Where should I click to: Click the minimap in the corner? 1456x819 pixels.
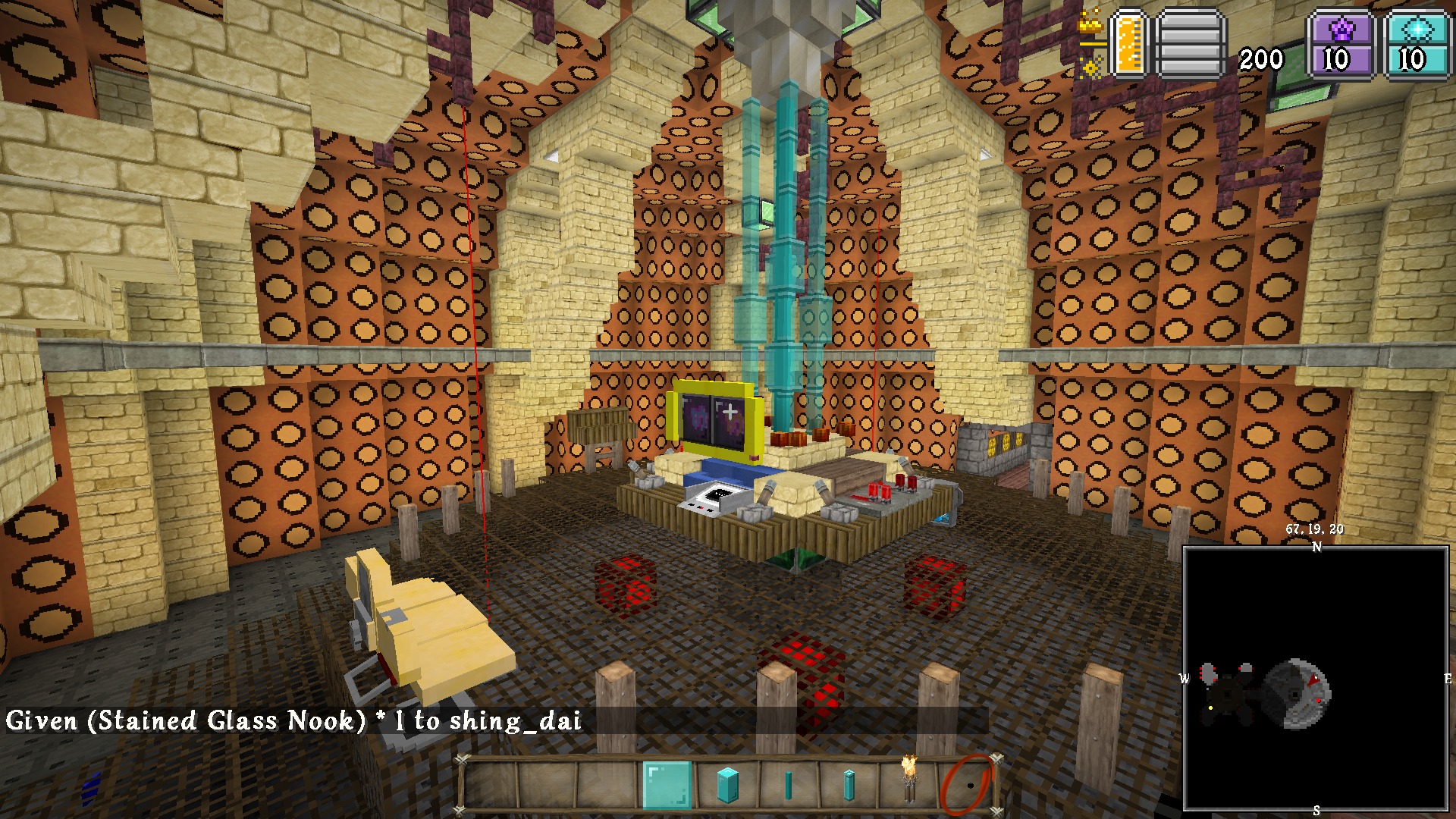(1316, 678)
